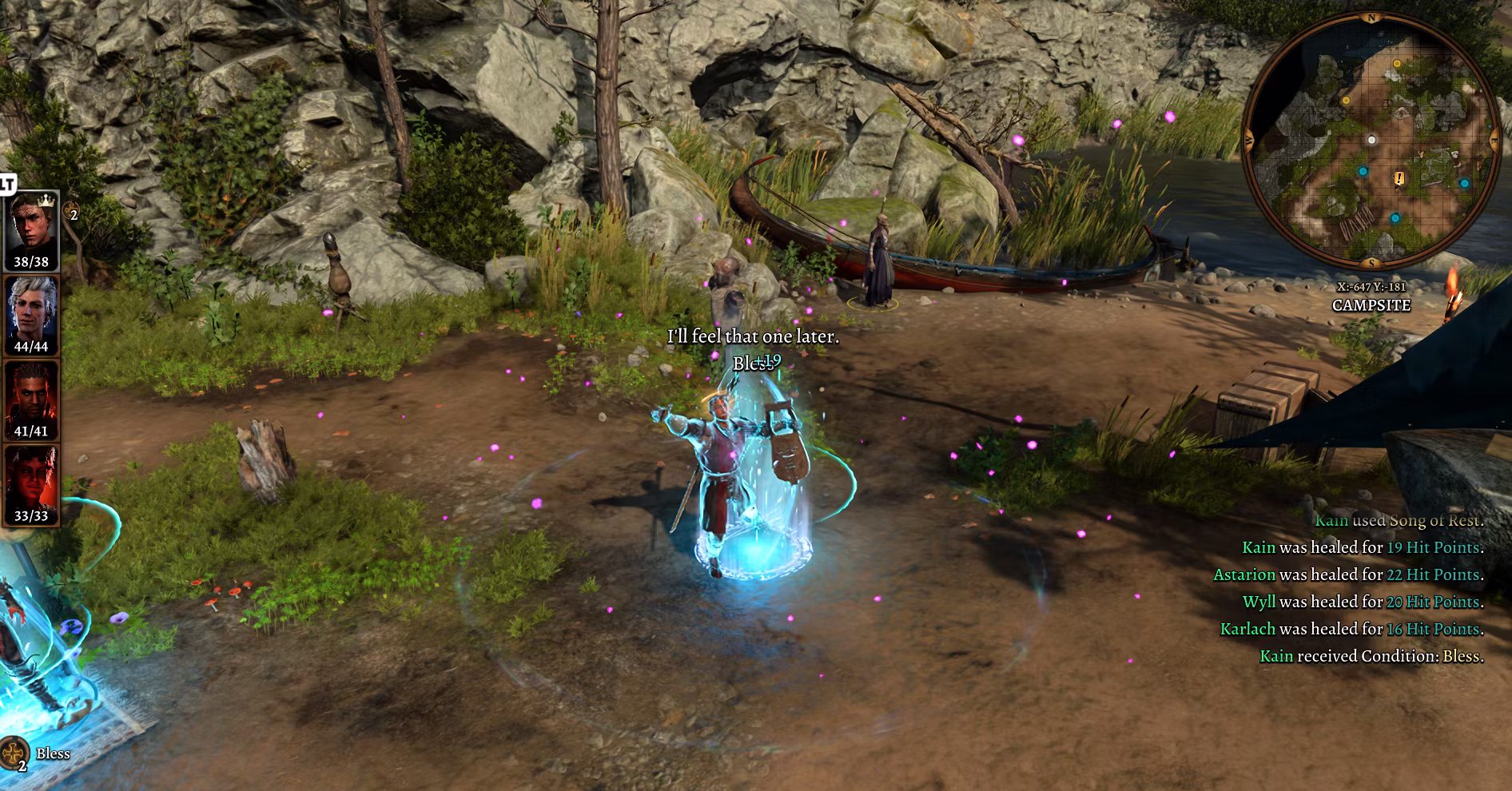The height and width of the screenshot is (791, 1512).
Task: Click the Song of Rest combat log entry
Action: click(x=1399, y=520)
